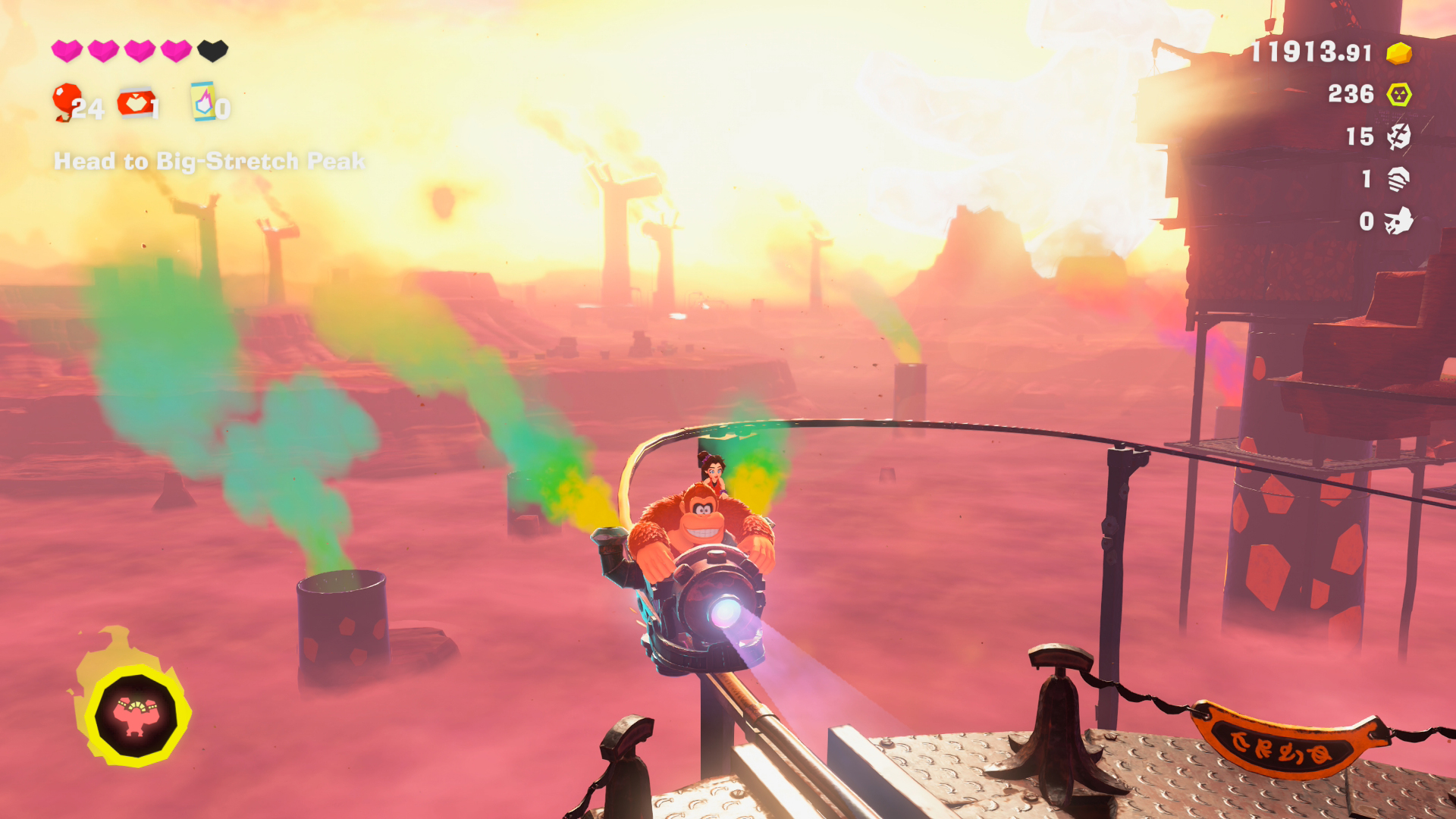The image size is (1456, 819).
Task: Activate the Kong Bananza transformation icon
Action: tap(136, 714)
